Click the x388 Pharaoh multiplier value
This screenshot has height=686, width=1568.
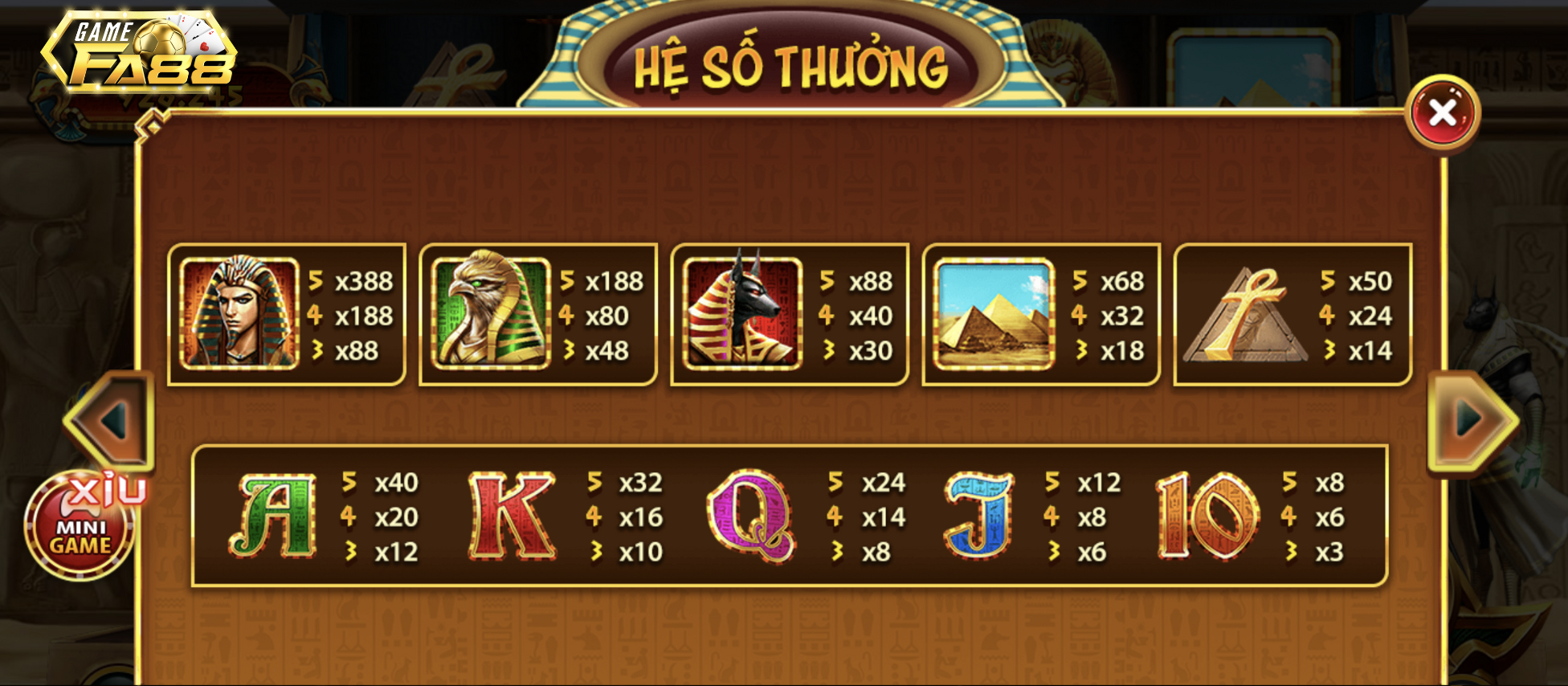365,282
